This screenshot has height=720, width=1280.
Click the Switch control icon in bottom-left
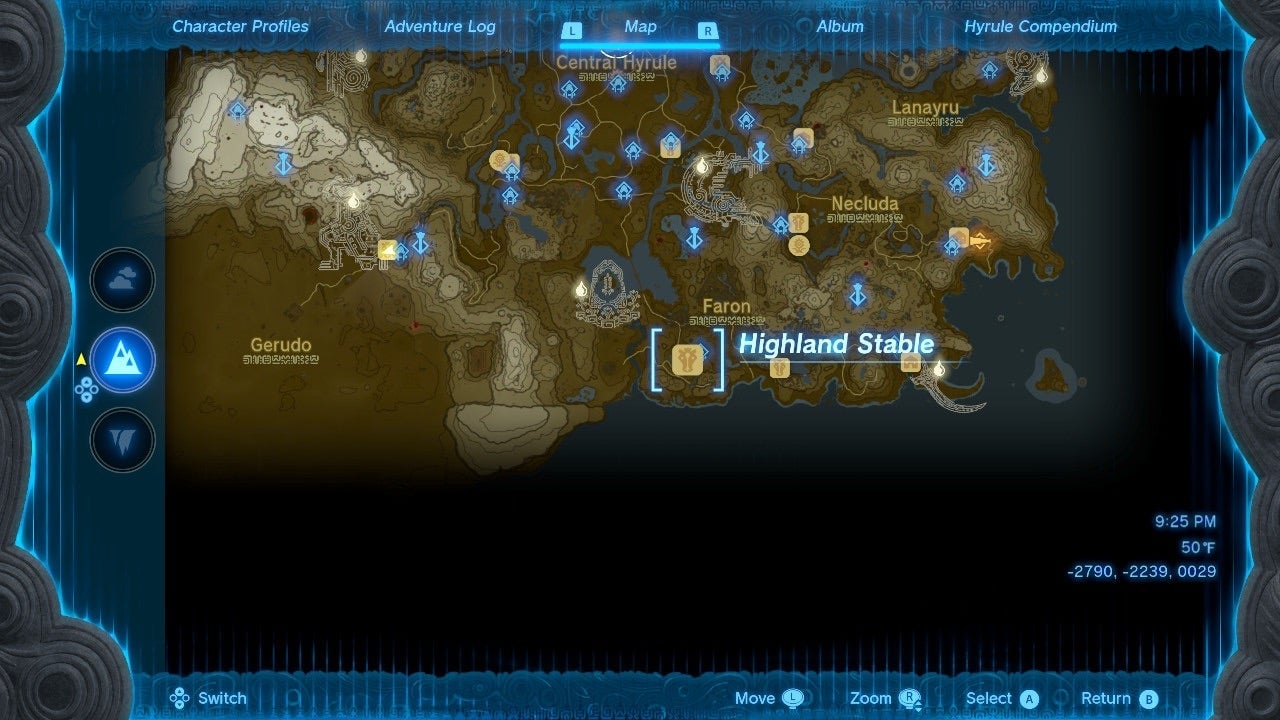point(180,698)
